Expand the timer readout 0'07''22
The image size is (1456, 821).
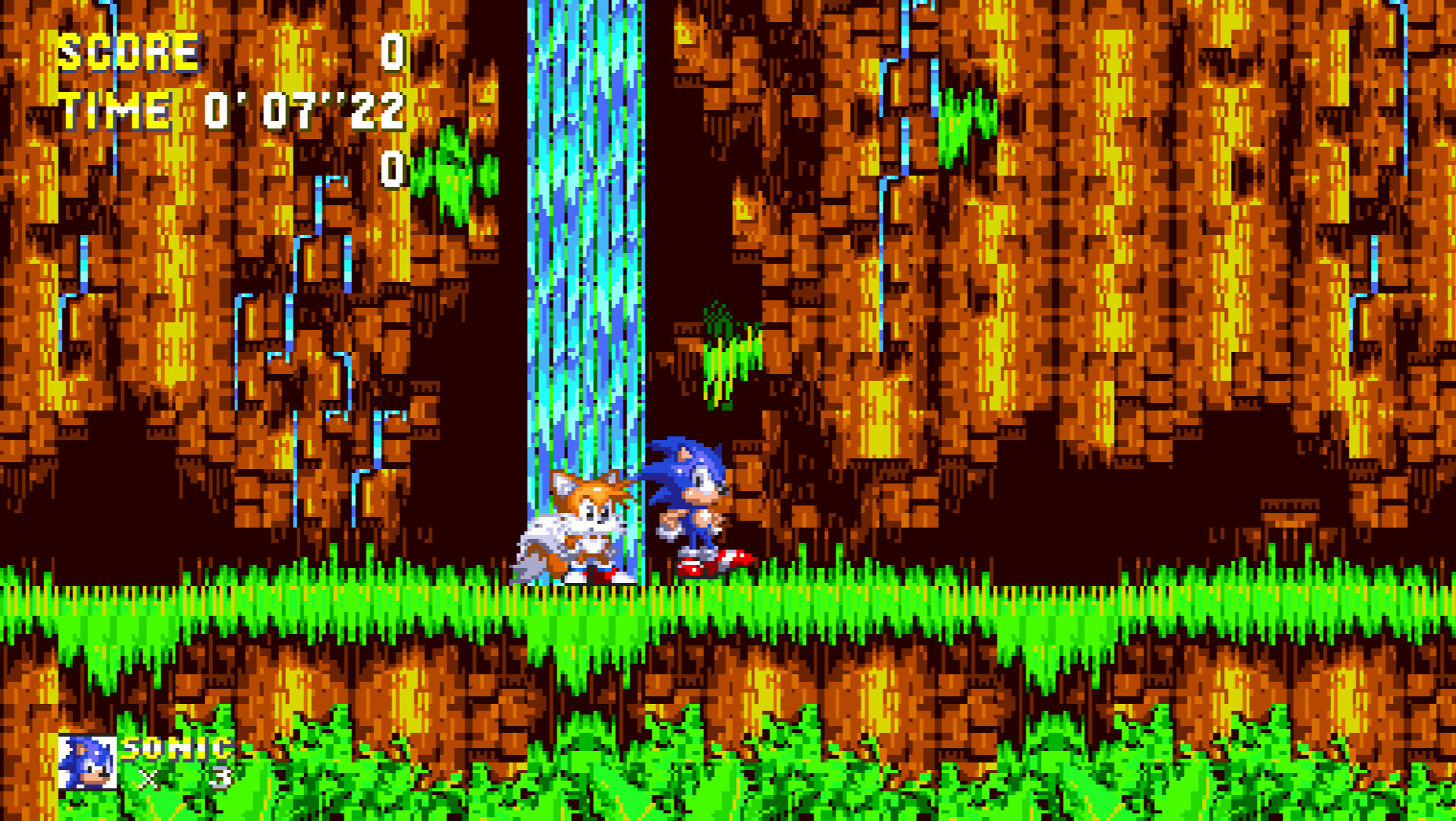(x=304, y=113)
